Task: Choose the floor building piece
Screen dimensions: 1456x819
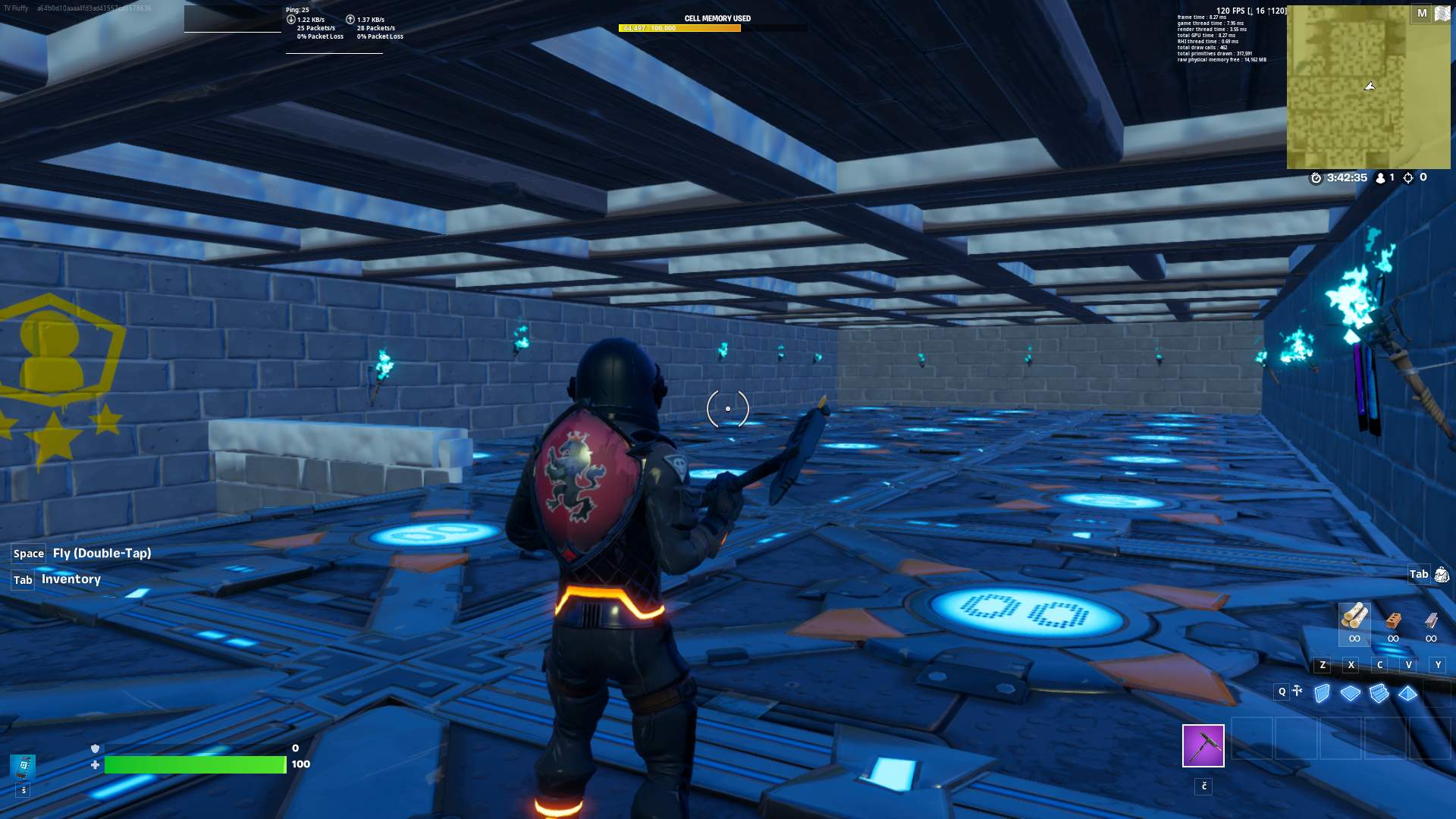Action: point(1351,693)
